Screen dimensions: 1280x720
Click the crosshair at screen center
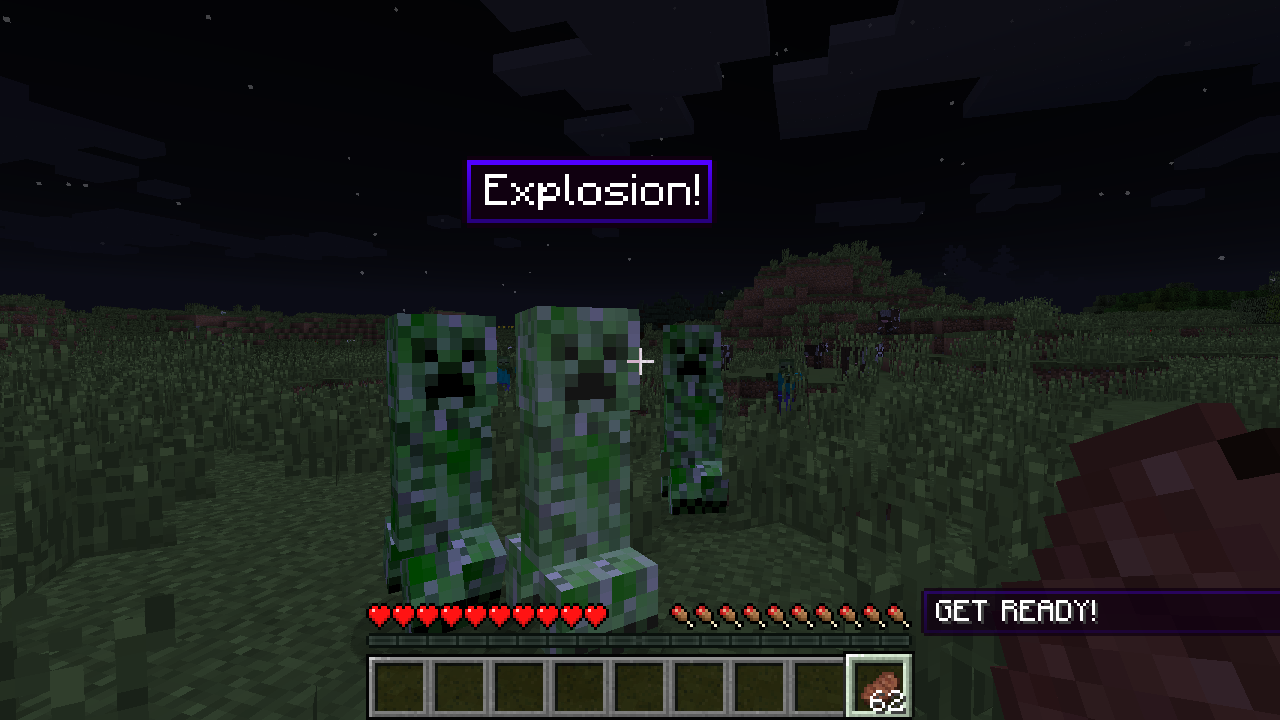(x=640, y=361)
